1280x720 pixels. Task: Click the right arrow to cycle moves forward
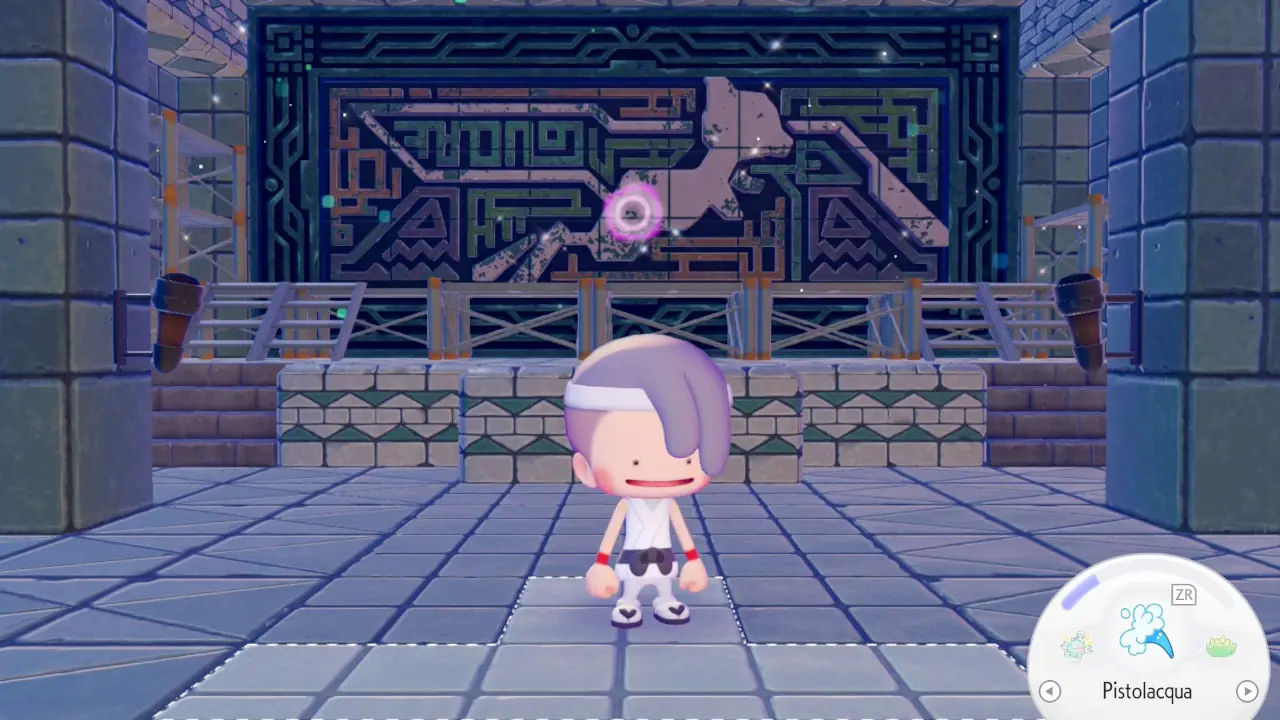1246,690
